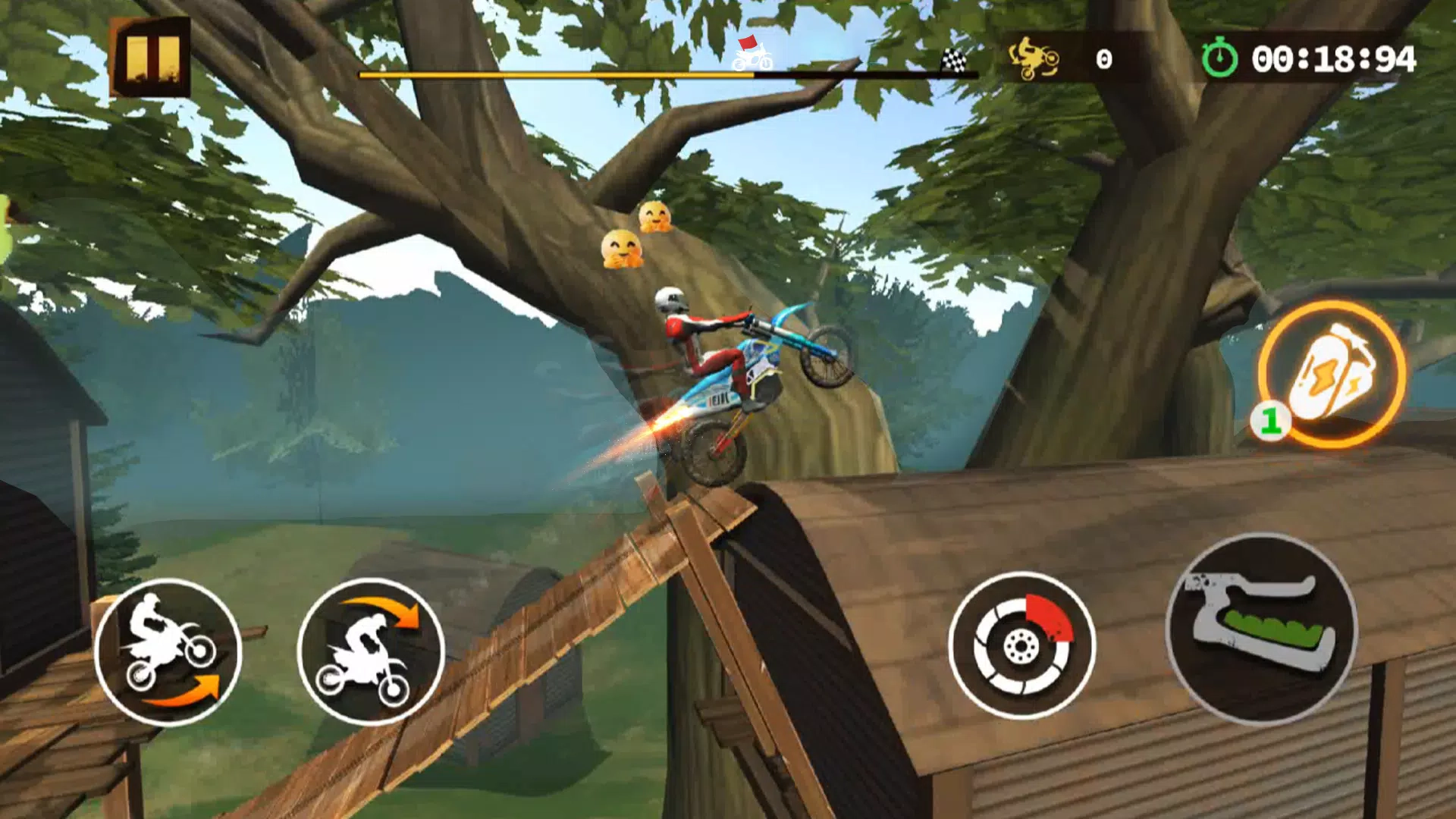Tap the lean forward tilt control
Screen dimensions: 1456x819
(x=371, y=651)
